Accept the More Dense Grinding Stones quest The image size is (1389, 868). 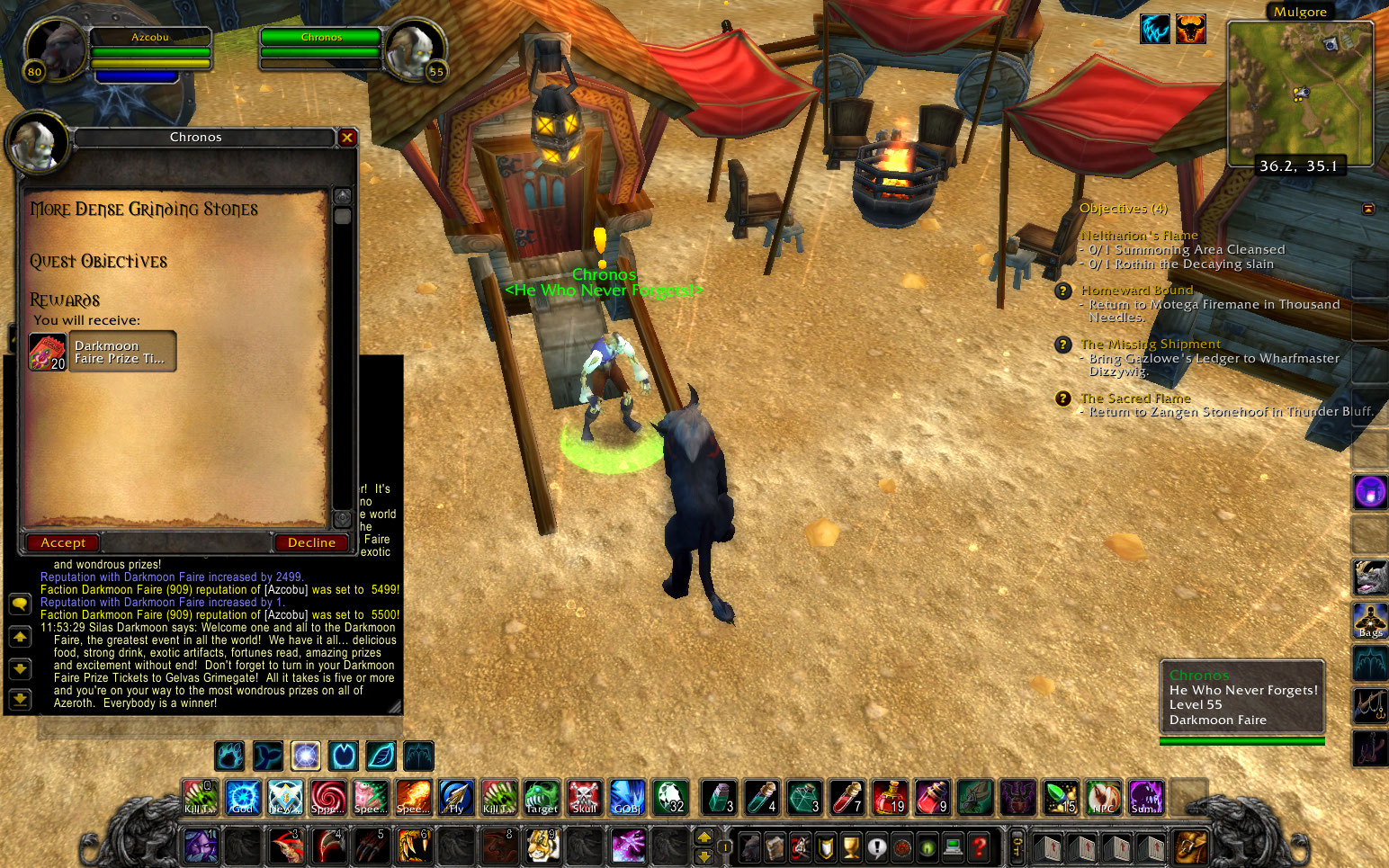point(62,542)
